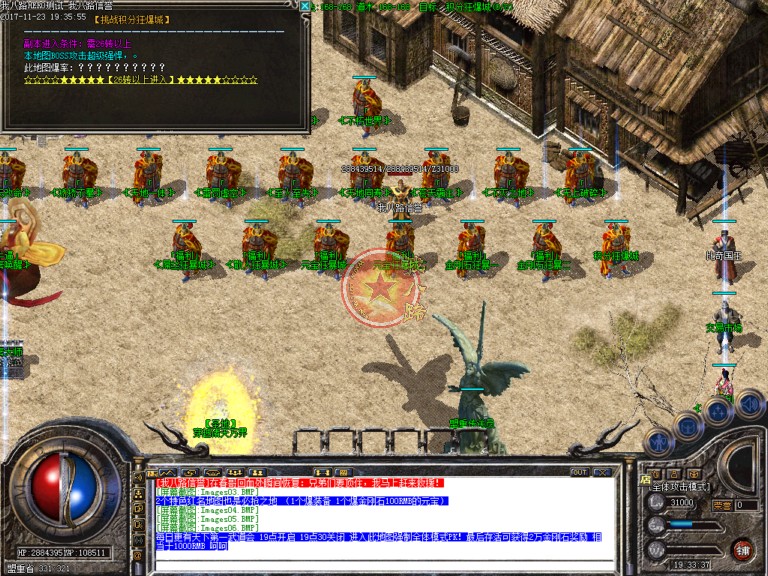
Task: Click the OUT button above the chat
Action: [x=578, y=472]
